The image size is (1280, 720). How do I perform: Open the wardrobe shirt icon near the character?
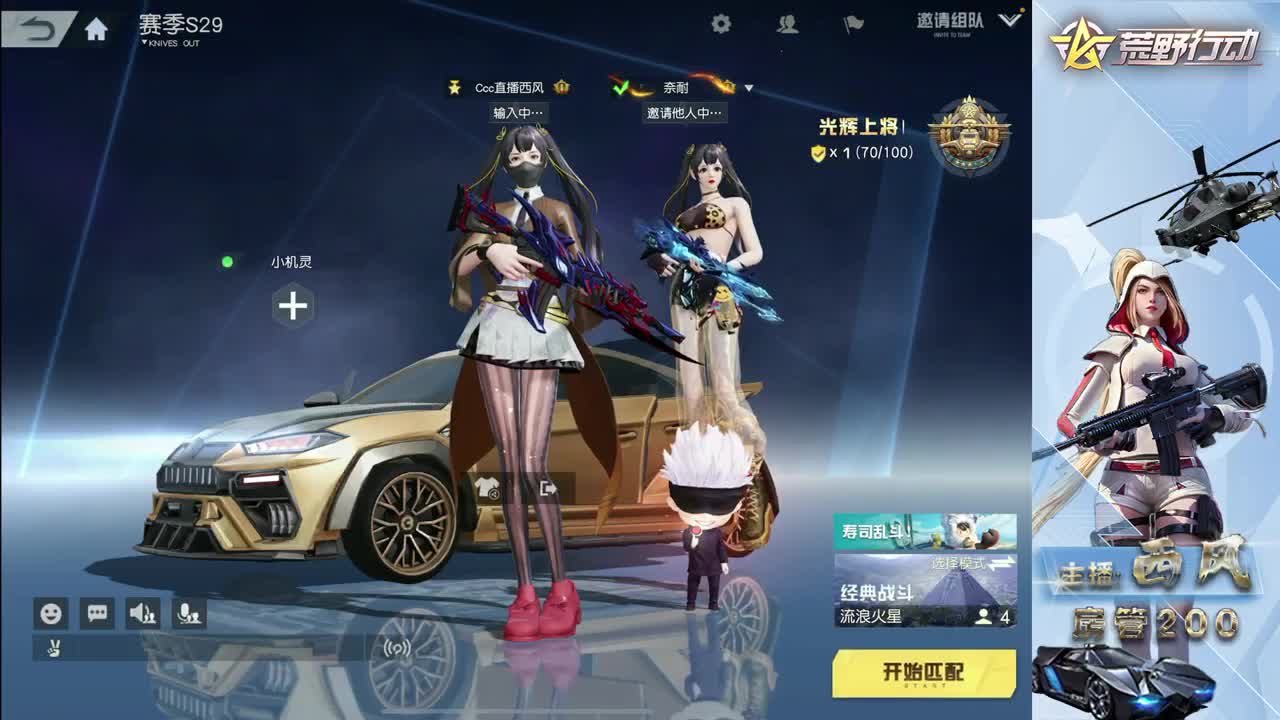(487, 487)
